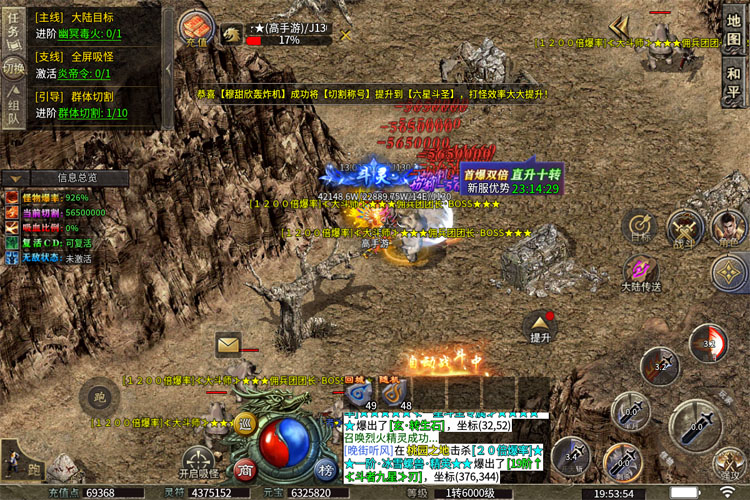Click the 提升 upgrade arrow button
The height and width of the screenshot is (500, 750).
(540, 327)
